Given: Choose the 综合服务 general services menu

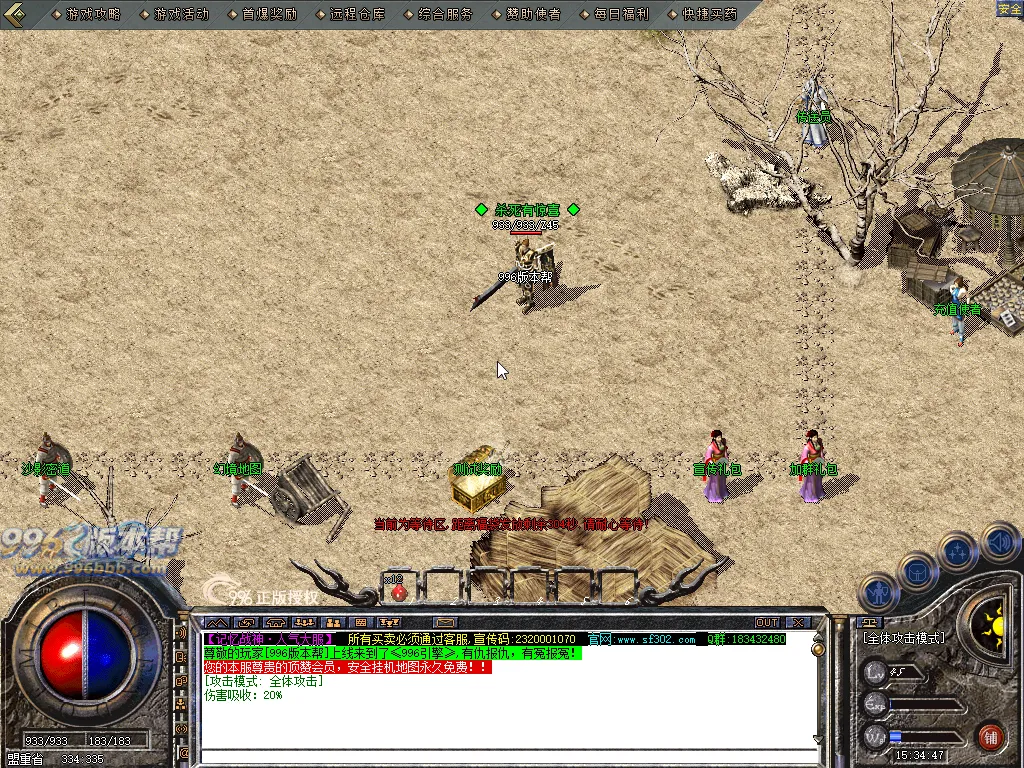Looking at the screenshot, I should click(445, 14).
